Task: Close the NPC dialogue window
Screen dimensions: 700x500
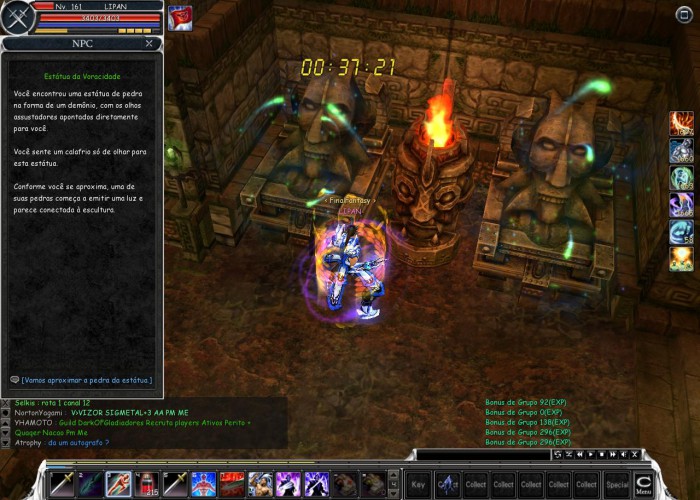Action: [149, 44]
